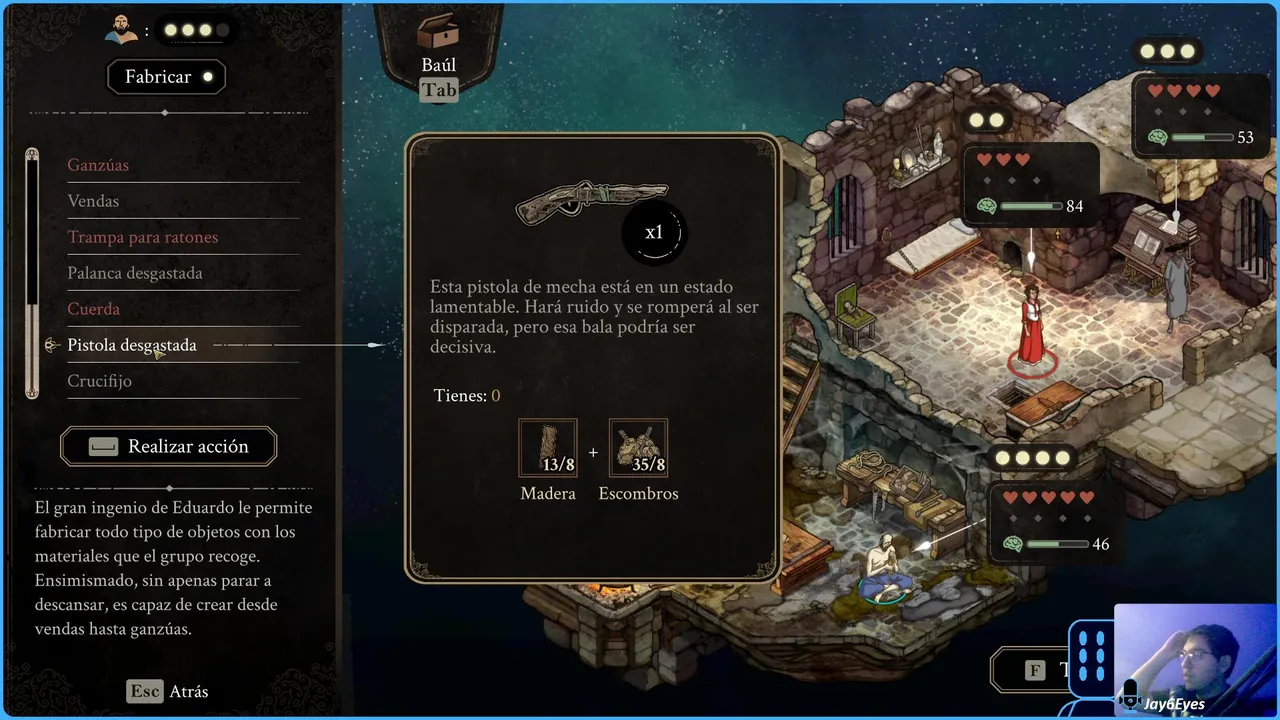The width and height of the screenshot is (1280, 720).
Task: Select Crucifijo in the crafting list
Action: click(99, 381)
